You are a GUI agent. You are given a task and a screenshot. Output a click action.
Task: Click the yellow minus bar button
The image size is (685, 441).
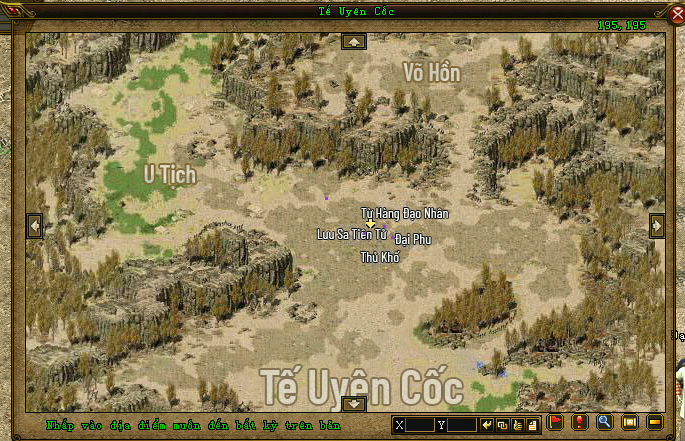point(655,423)
